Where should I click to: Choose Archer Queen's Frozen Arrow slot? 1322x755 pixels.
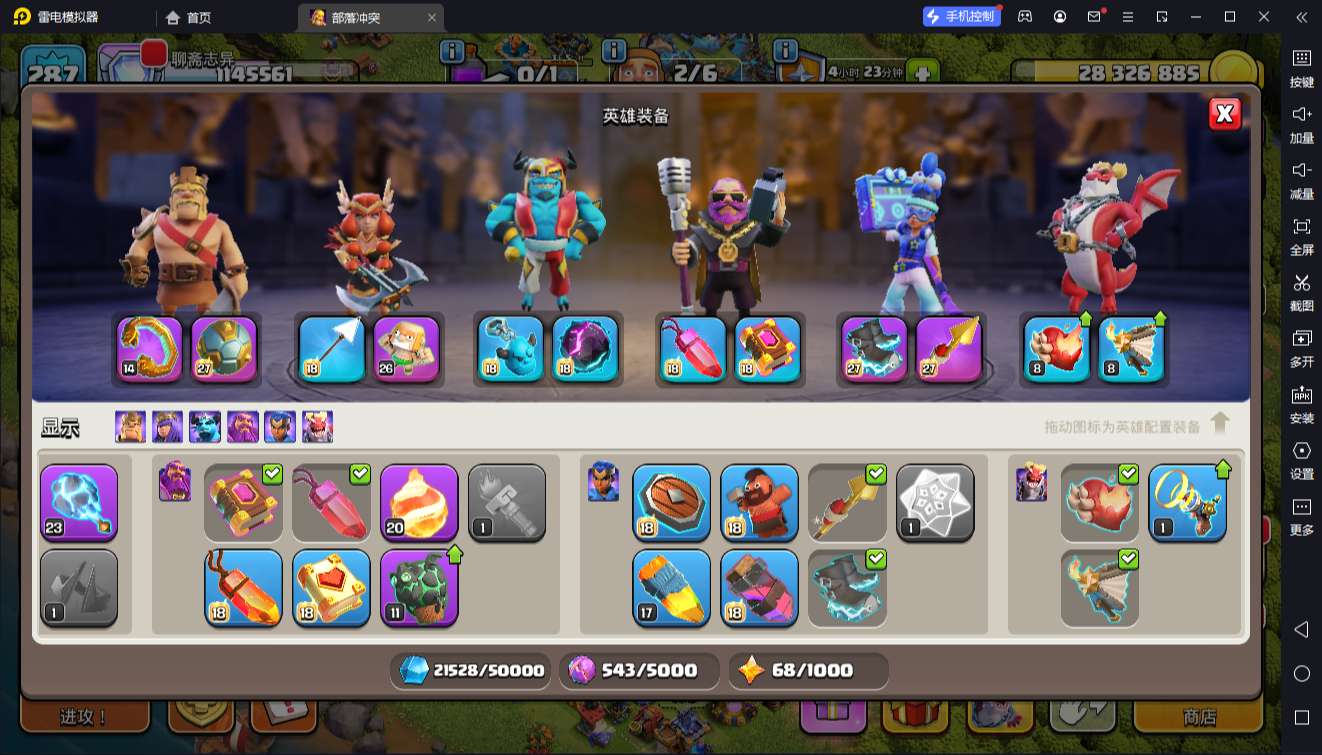(x=332, y=349)
